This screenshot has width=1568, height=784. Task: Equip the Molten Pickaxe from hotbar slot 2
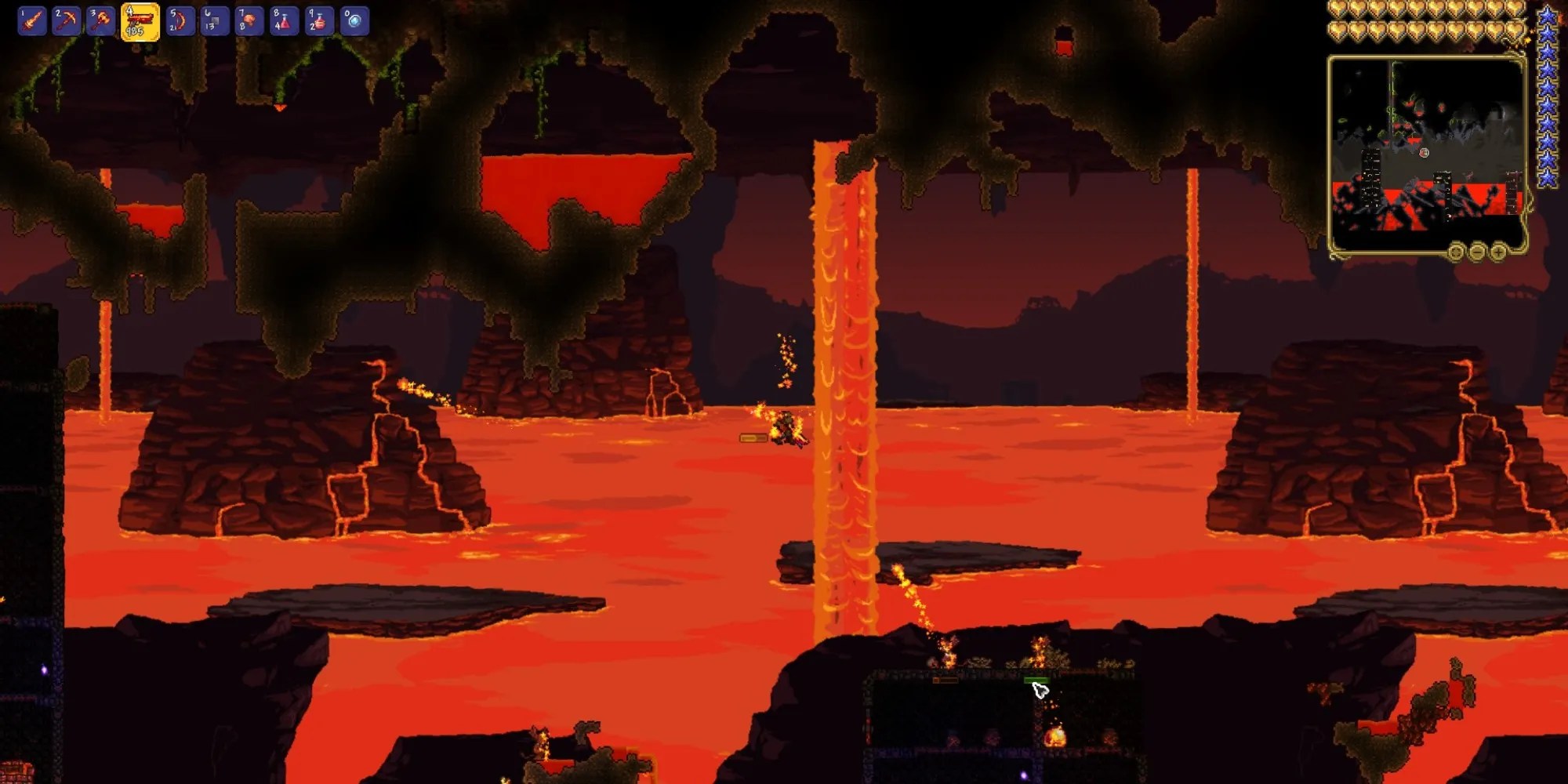pos(67,18)
